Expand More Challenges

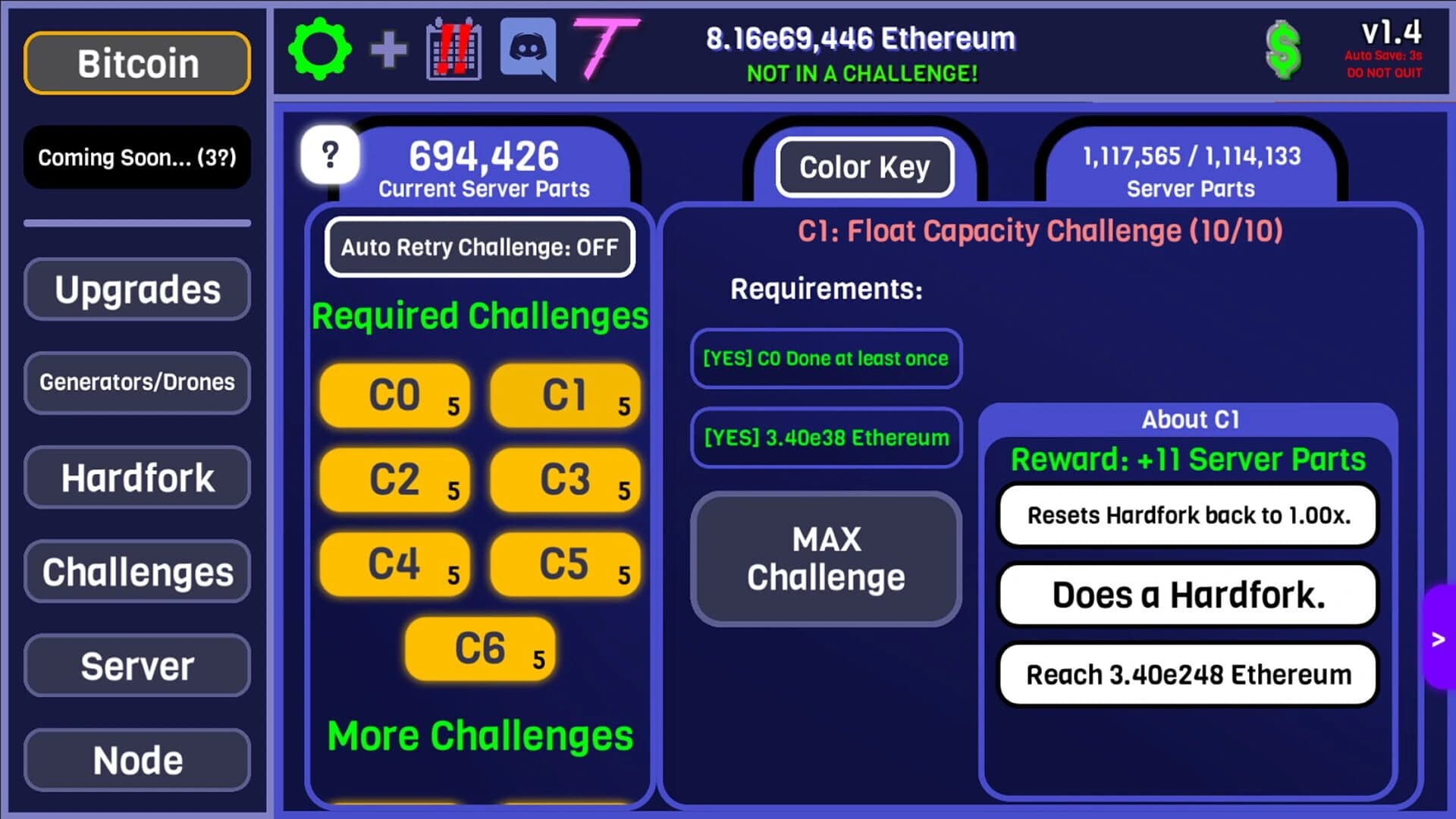(480, 733)
